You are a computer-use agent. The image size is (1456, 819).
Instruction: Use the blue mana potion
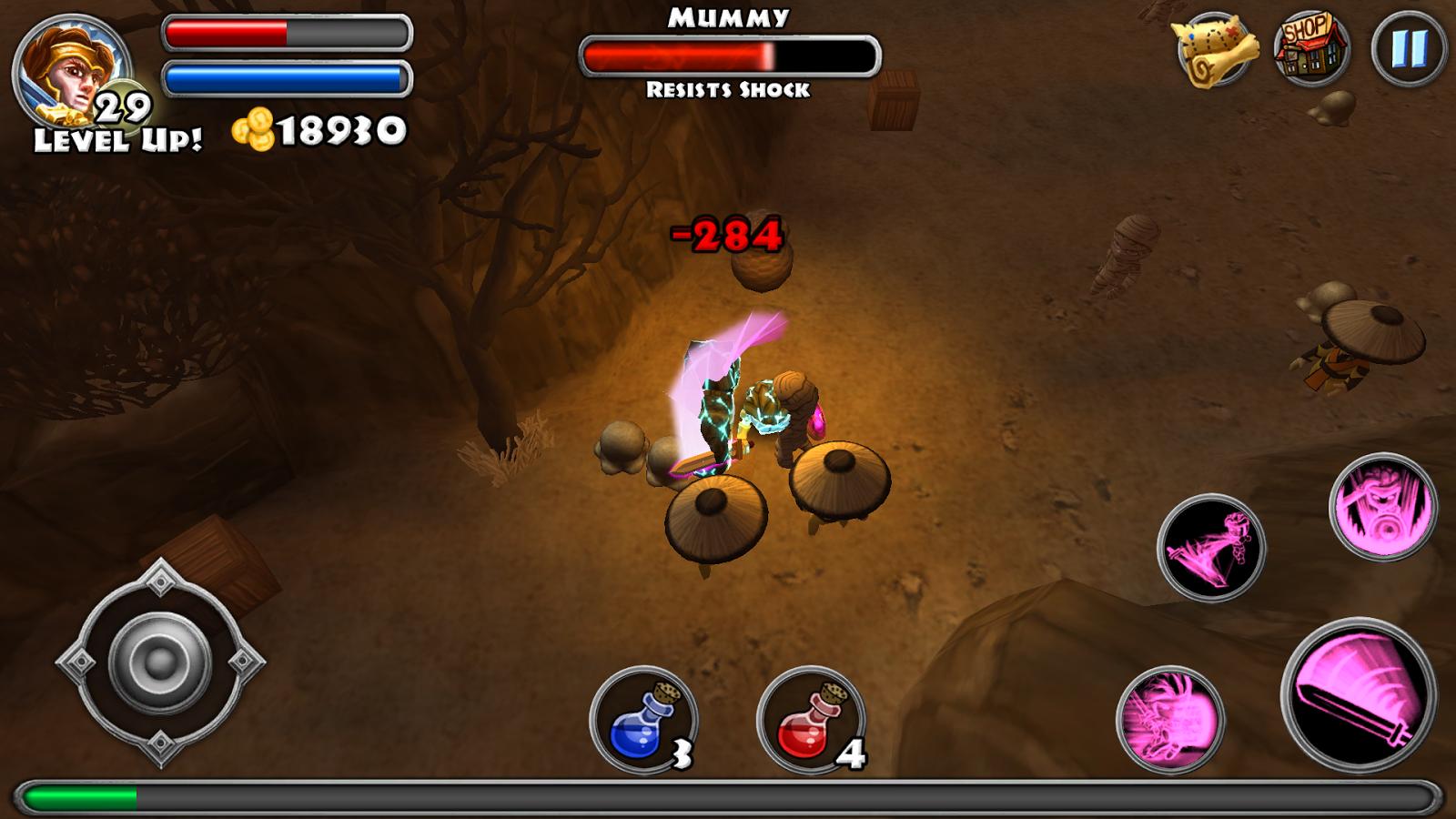642,721
